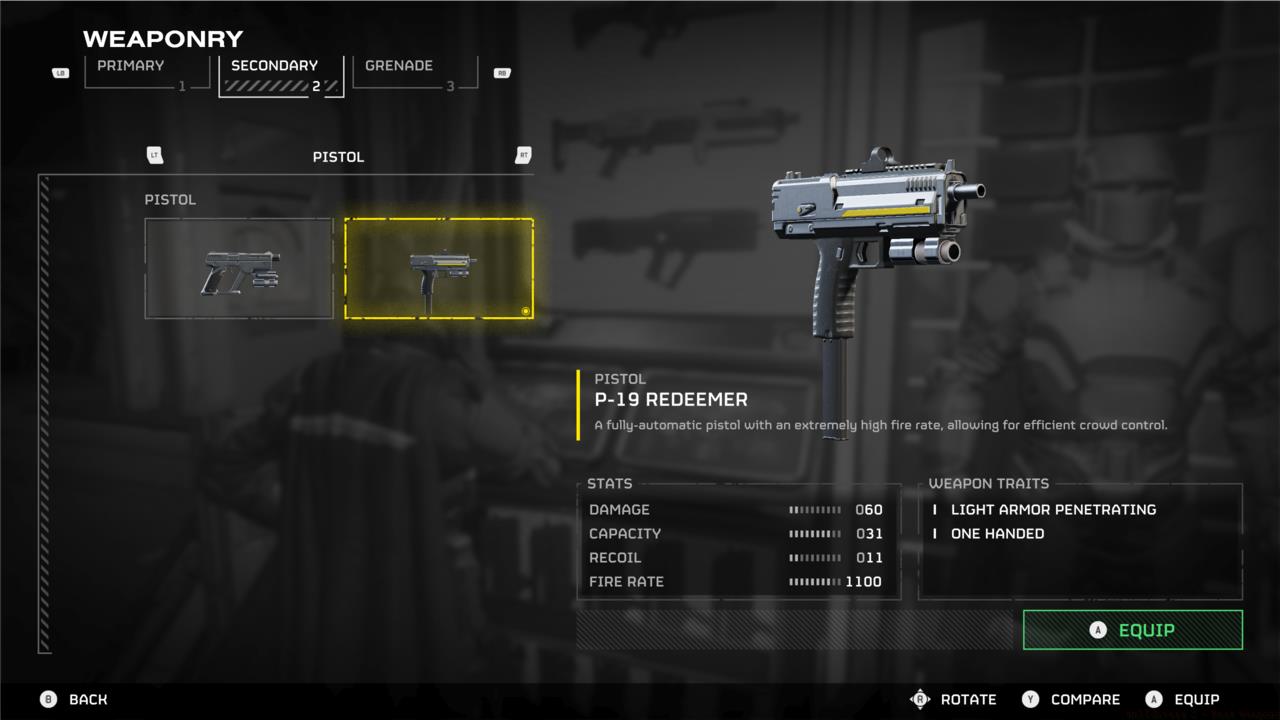
Task: Click the Damage stat bar
Action: click(x=815, y=510)
